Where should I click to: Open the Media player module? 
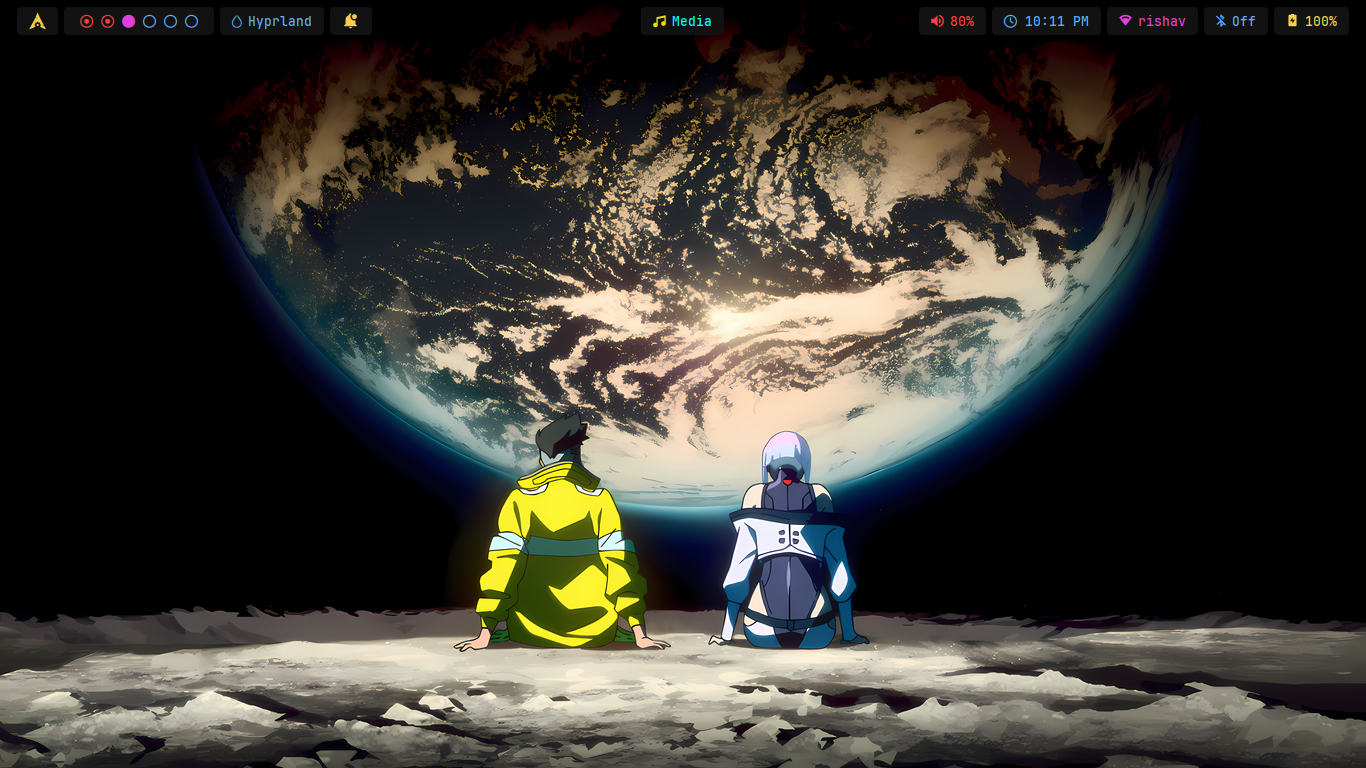click(x=682, y=21)
